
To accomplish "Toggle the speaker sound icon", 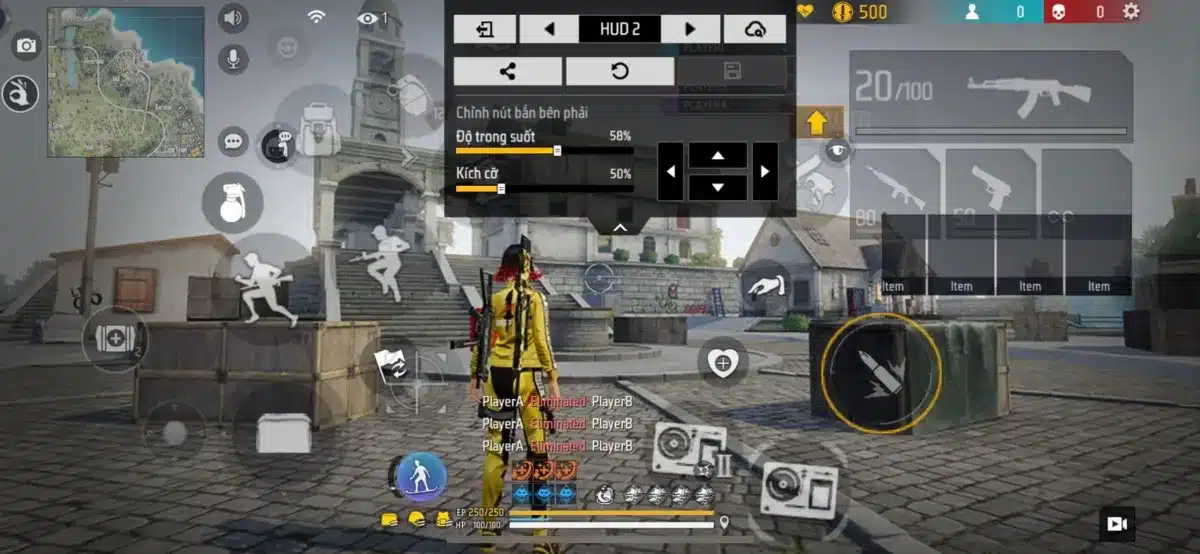I will click(233, 18).
